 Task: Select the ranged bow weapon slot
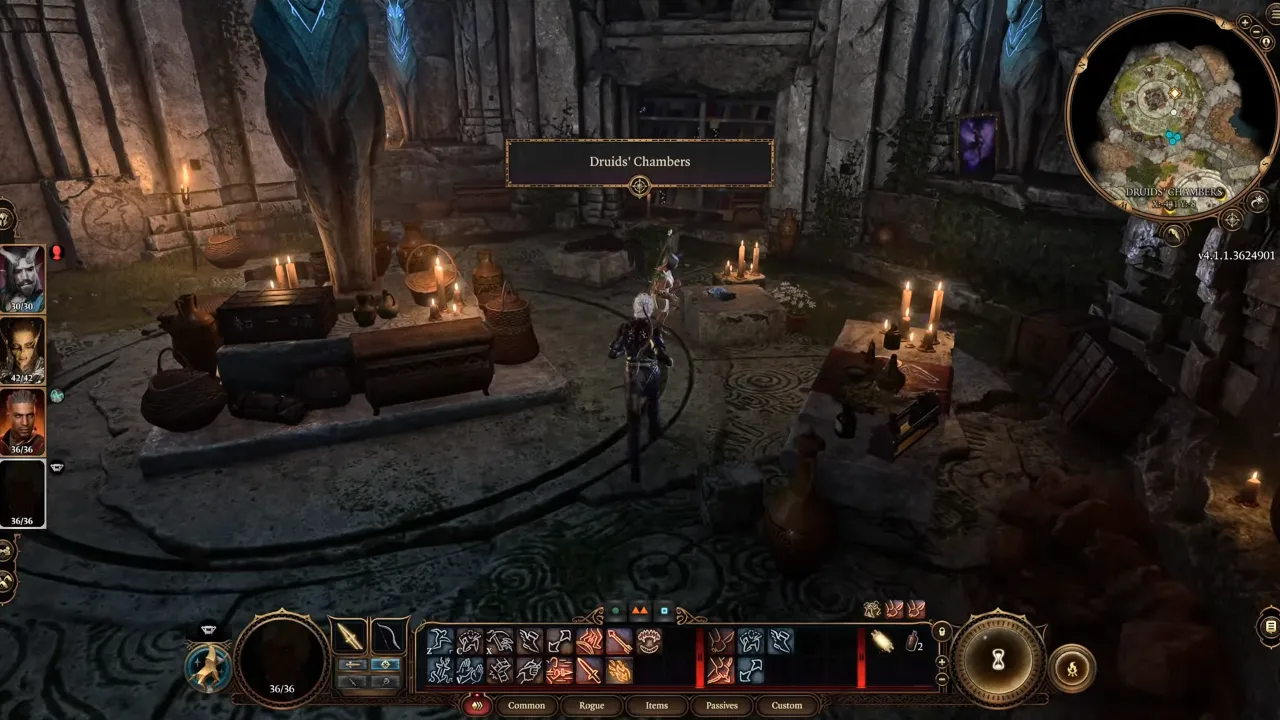(x=387, y=637)
